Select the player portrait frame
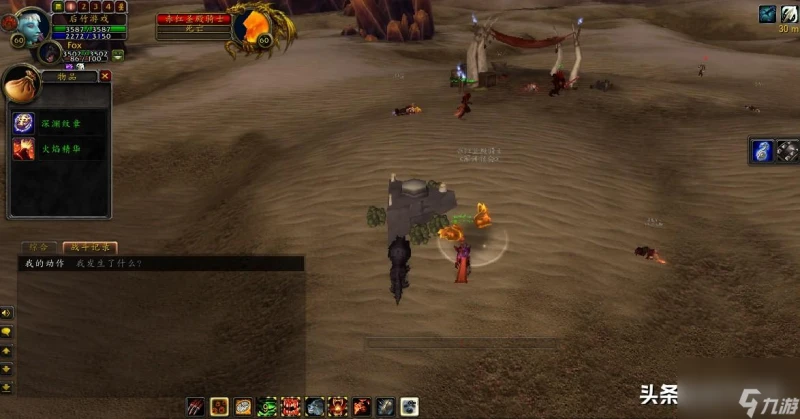Viewport: 800px width, 419px height. 32,25
